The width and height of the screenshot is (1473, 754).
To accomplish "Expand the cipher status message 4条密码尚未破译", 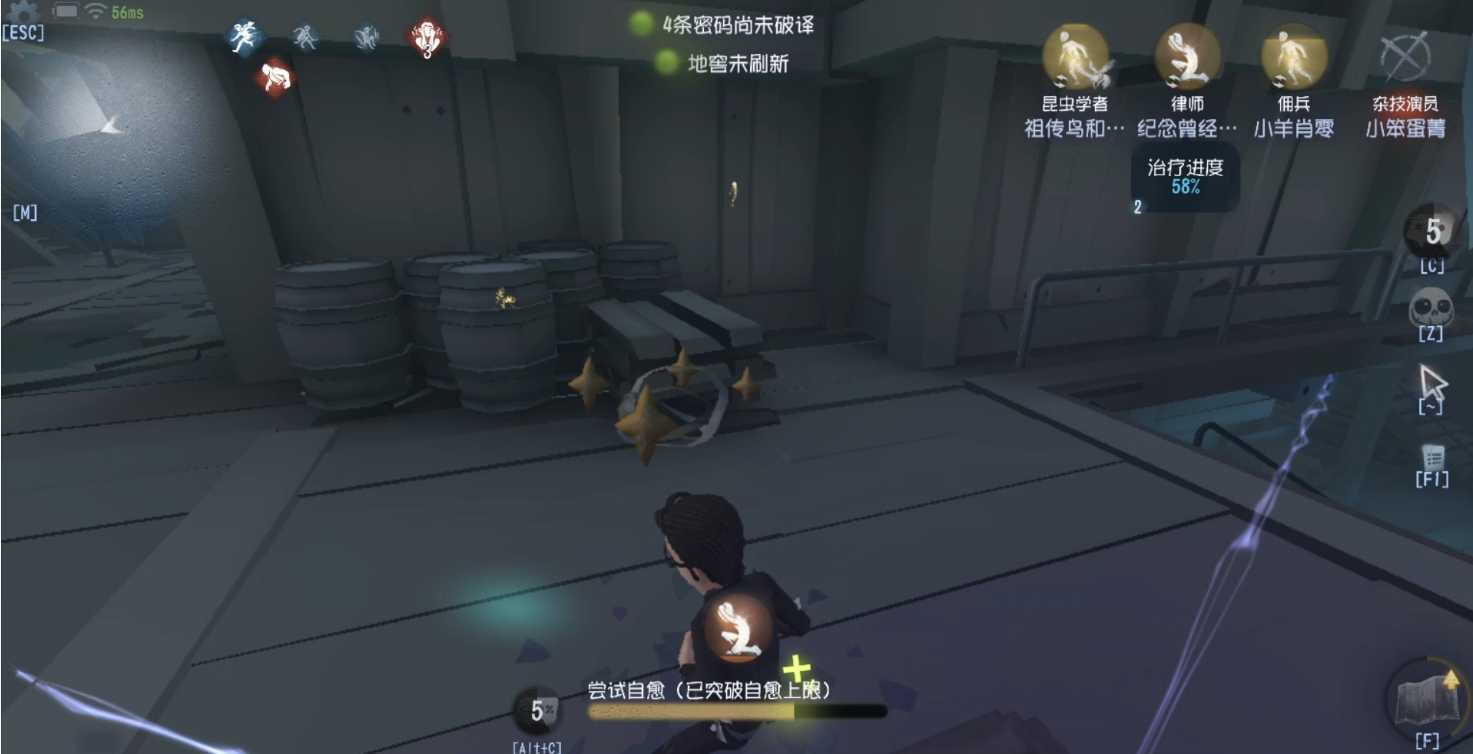I will (738, 27).
